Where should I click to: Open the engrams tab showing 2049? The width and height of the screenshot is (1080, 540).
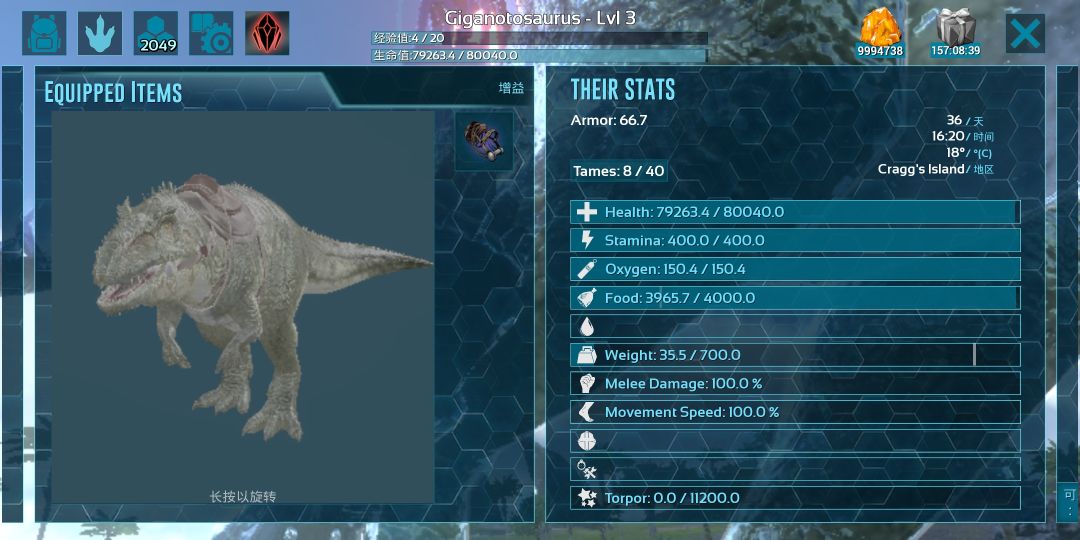[156, 33]
